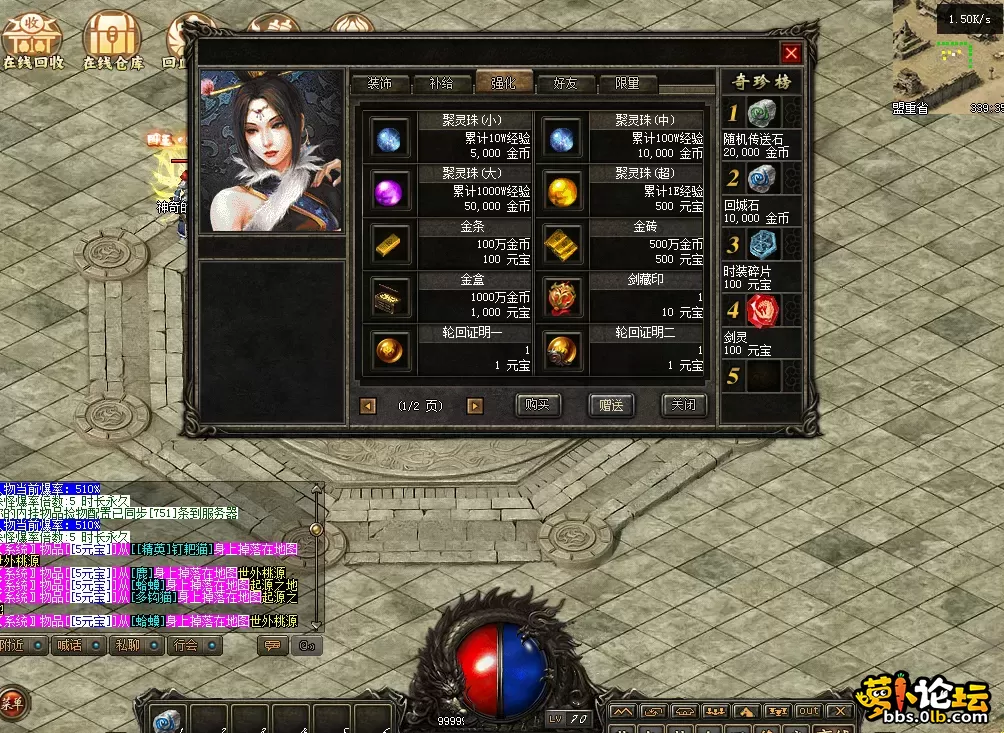This screenshot has width=1004, height=733.
Task: Select the red 剑灵 featured item
Action: [x=762, y=309]
